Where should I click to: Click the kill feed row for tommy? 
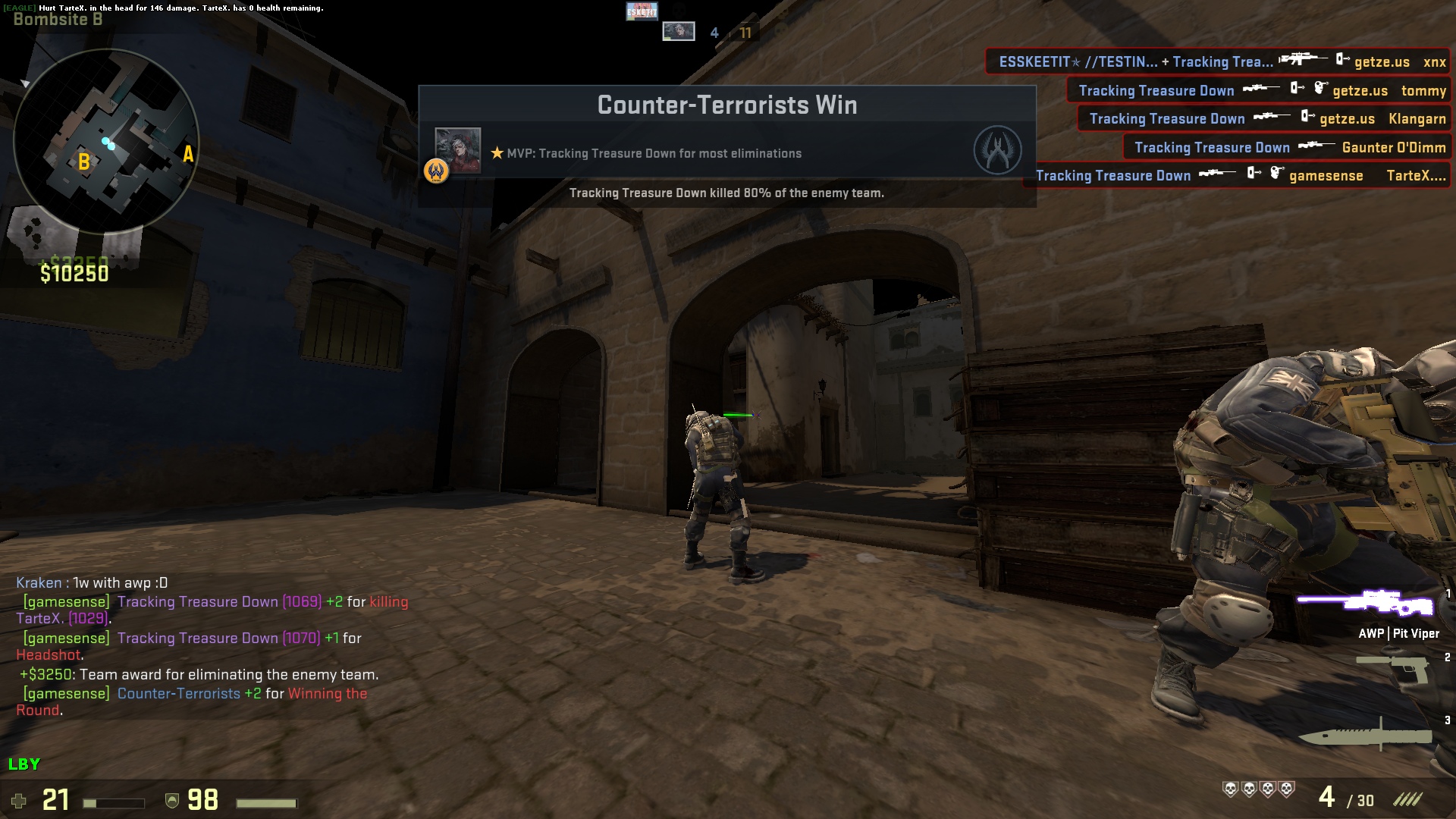(x=1259, y=91)
